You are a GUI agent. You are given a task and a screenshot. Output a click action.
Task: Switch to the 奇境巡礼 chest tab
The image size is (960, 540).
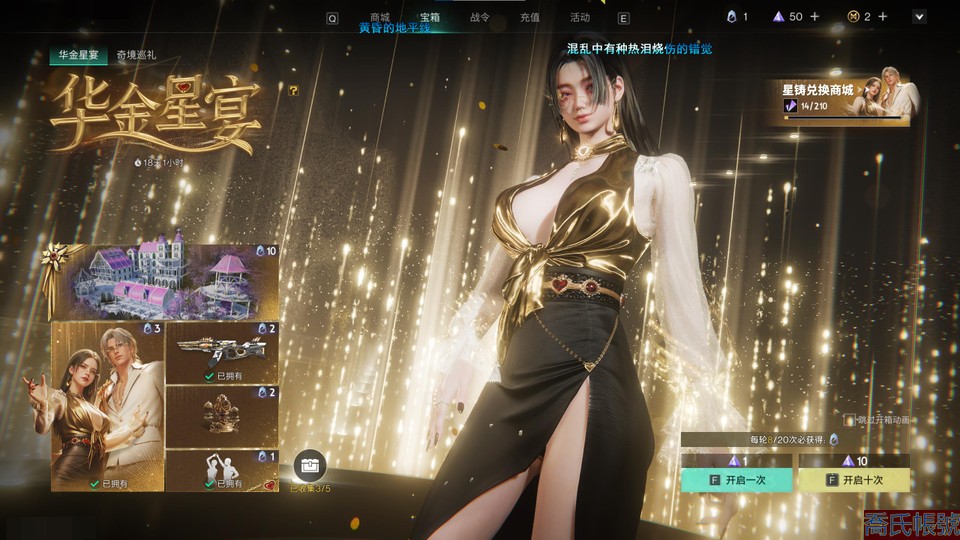coord(136,56)
